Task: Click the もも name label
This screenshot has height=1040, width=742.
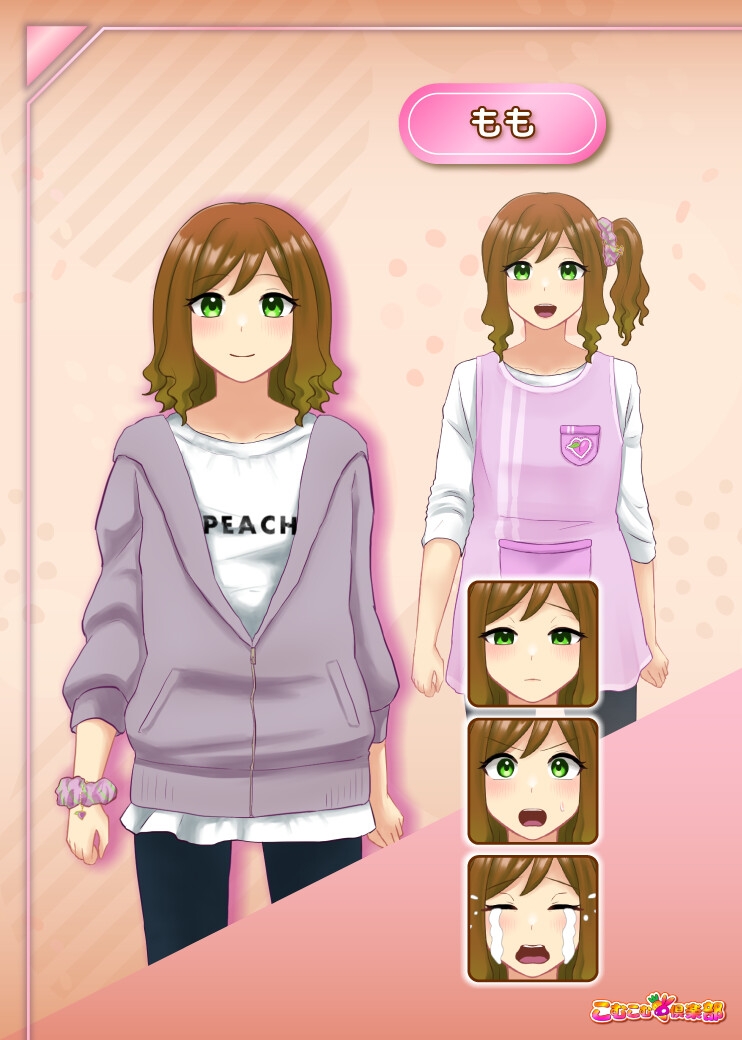Action: click(x=502, y=124)
